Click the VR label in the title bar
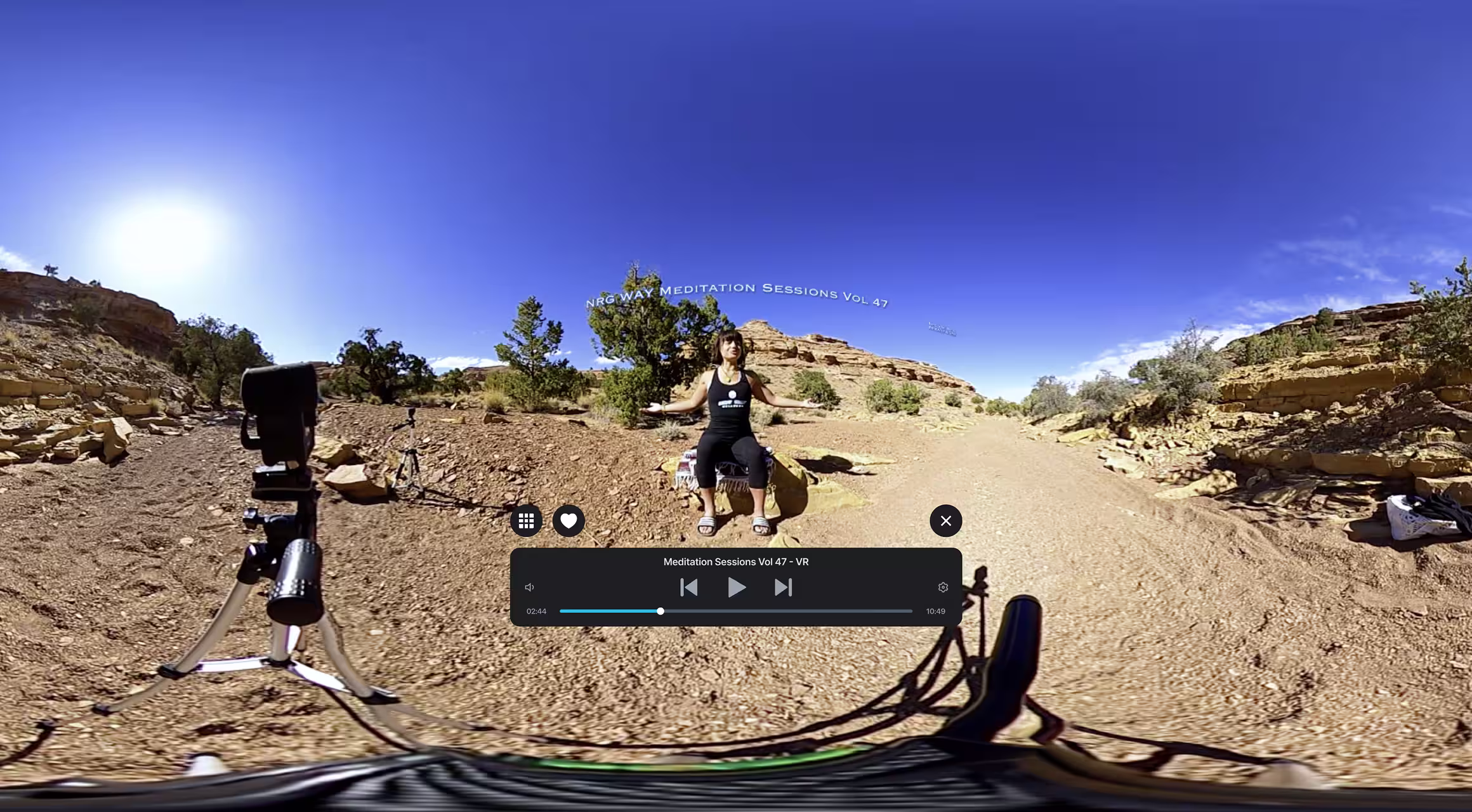1472x812 pixels. click(x=803, y=561)
